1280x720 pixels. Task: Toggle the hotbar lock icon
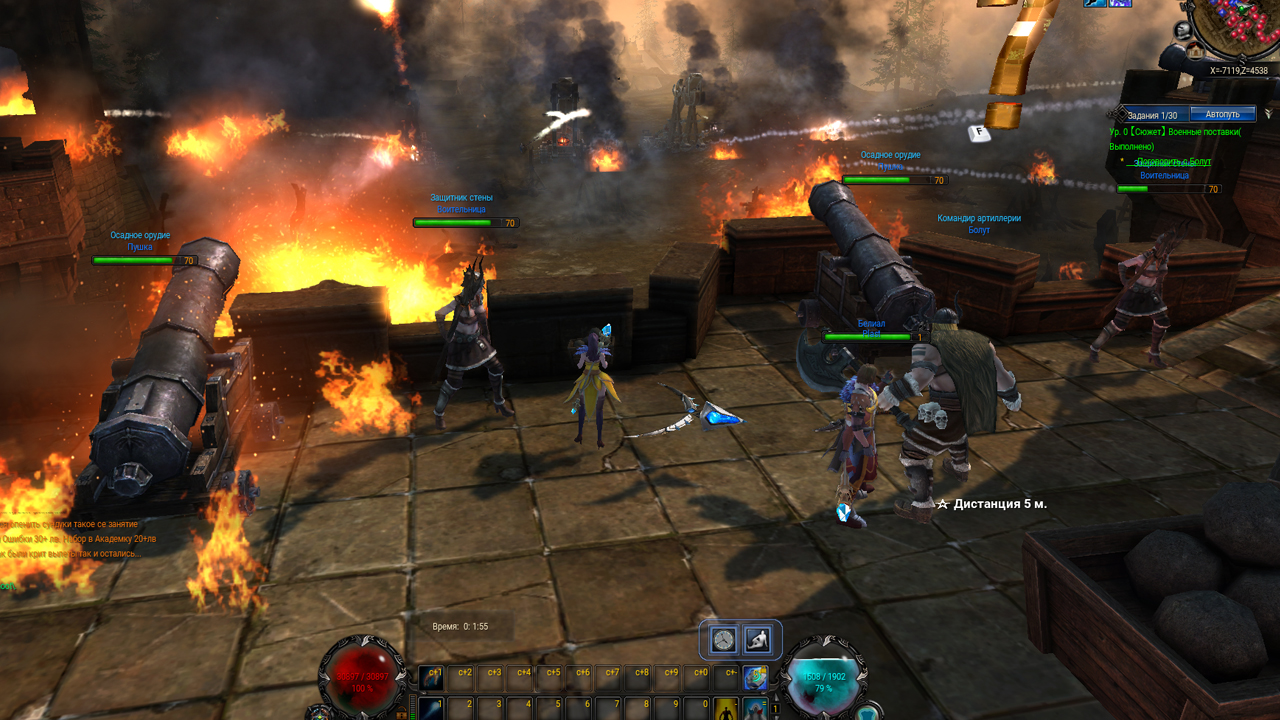pos(401,714)
